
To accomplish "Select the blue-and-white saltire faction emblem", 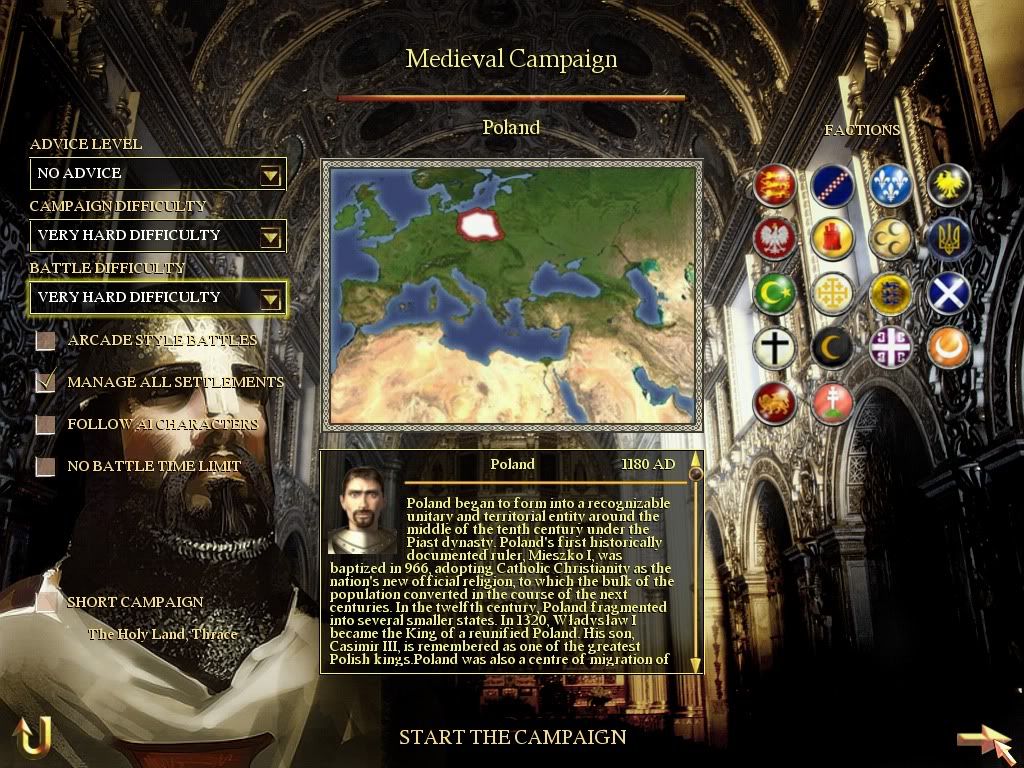I will [949, 293].
